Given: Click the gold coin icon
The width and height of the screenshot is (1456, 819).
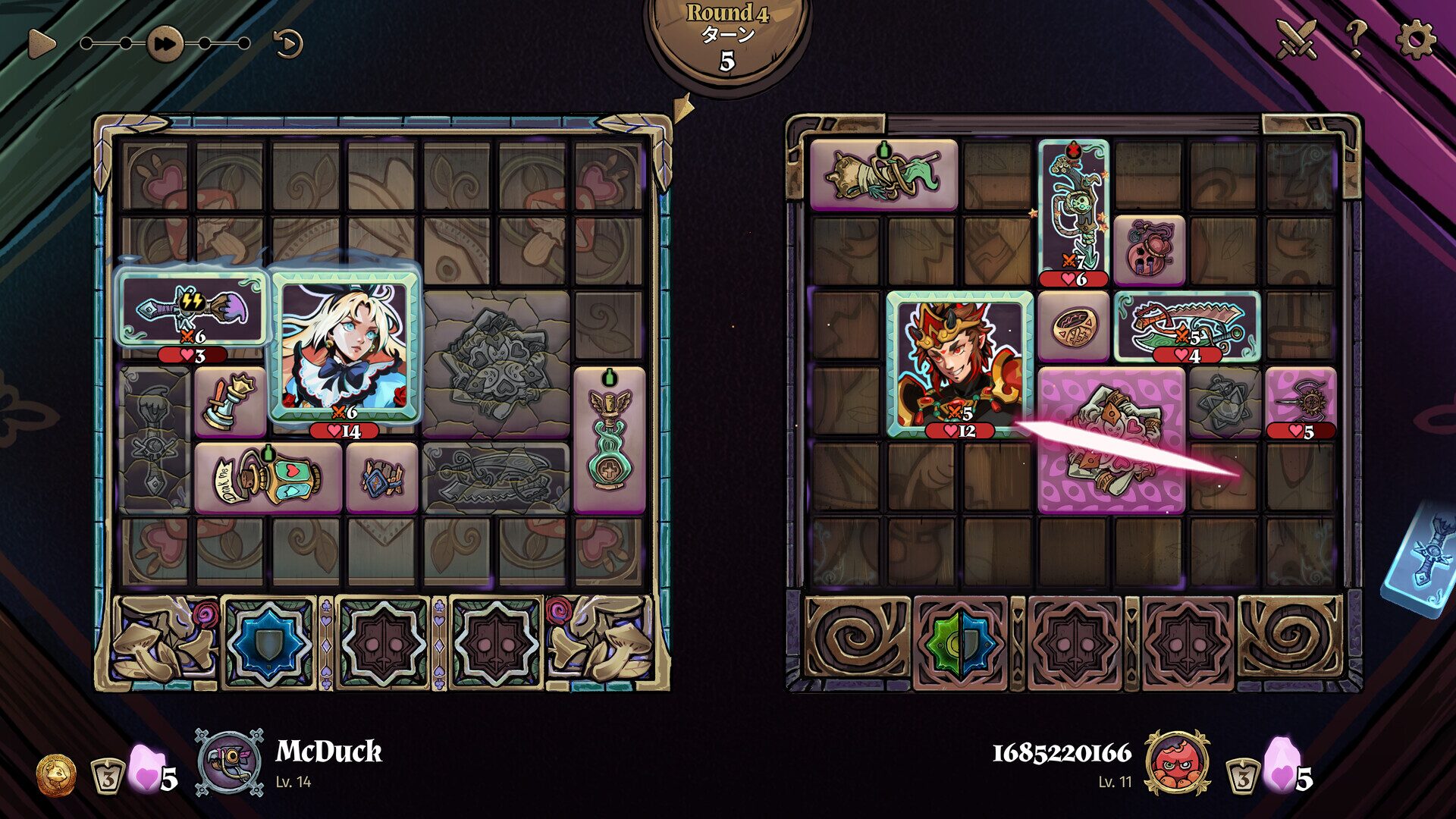Looking at the screenshot, I should pos(57,775).
